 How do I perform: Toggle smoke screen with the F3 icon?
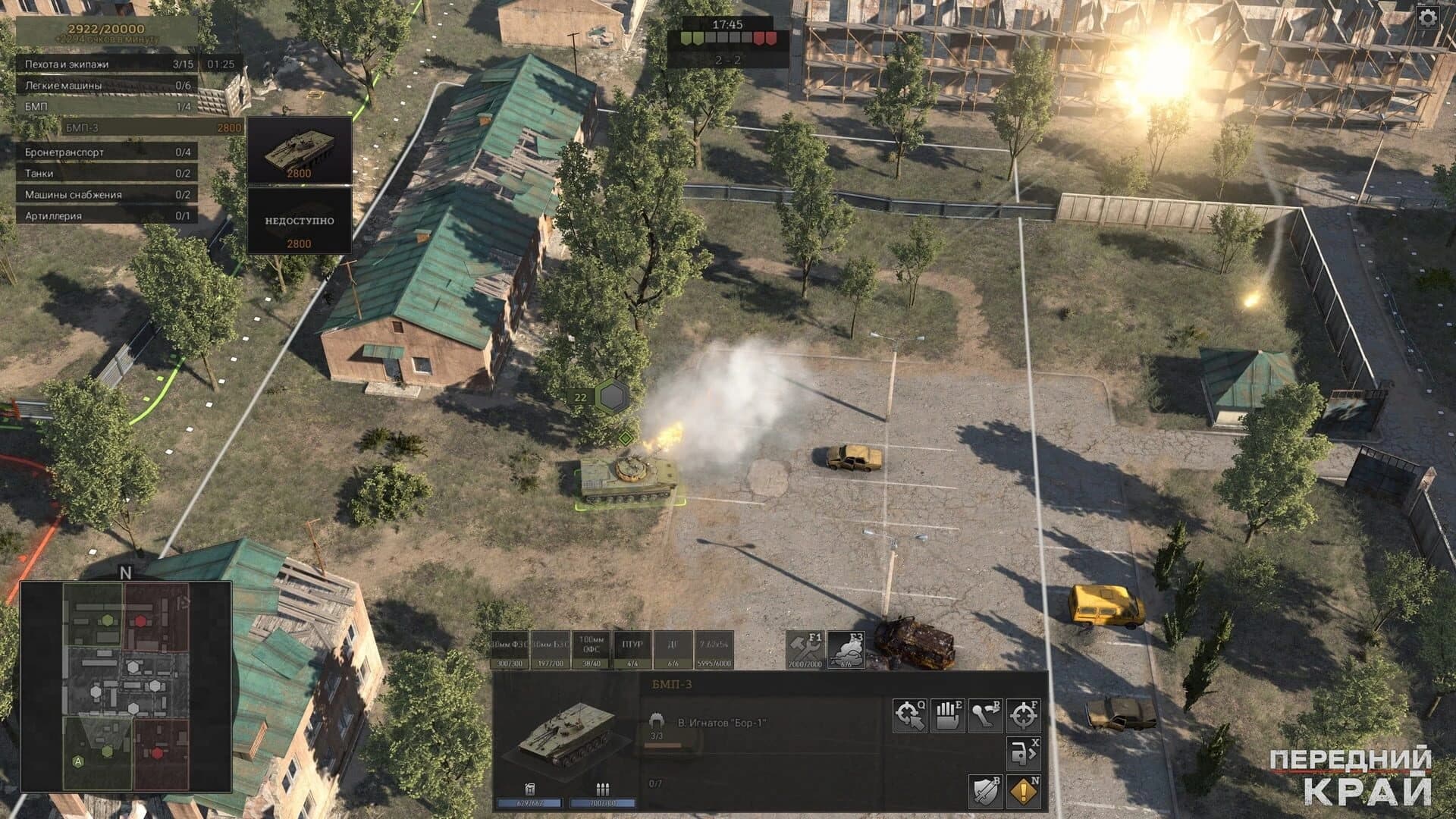846,650
